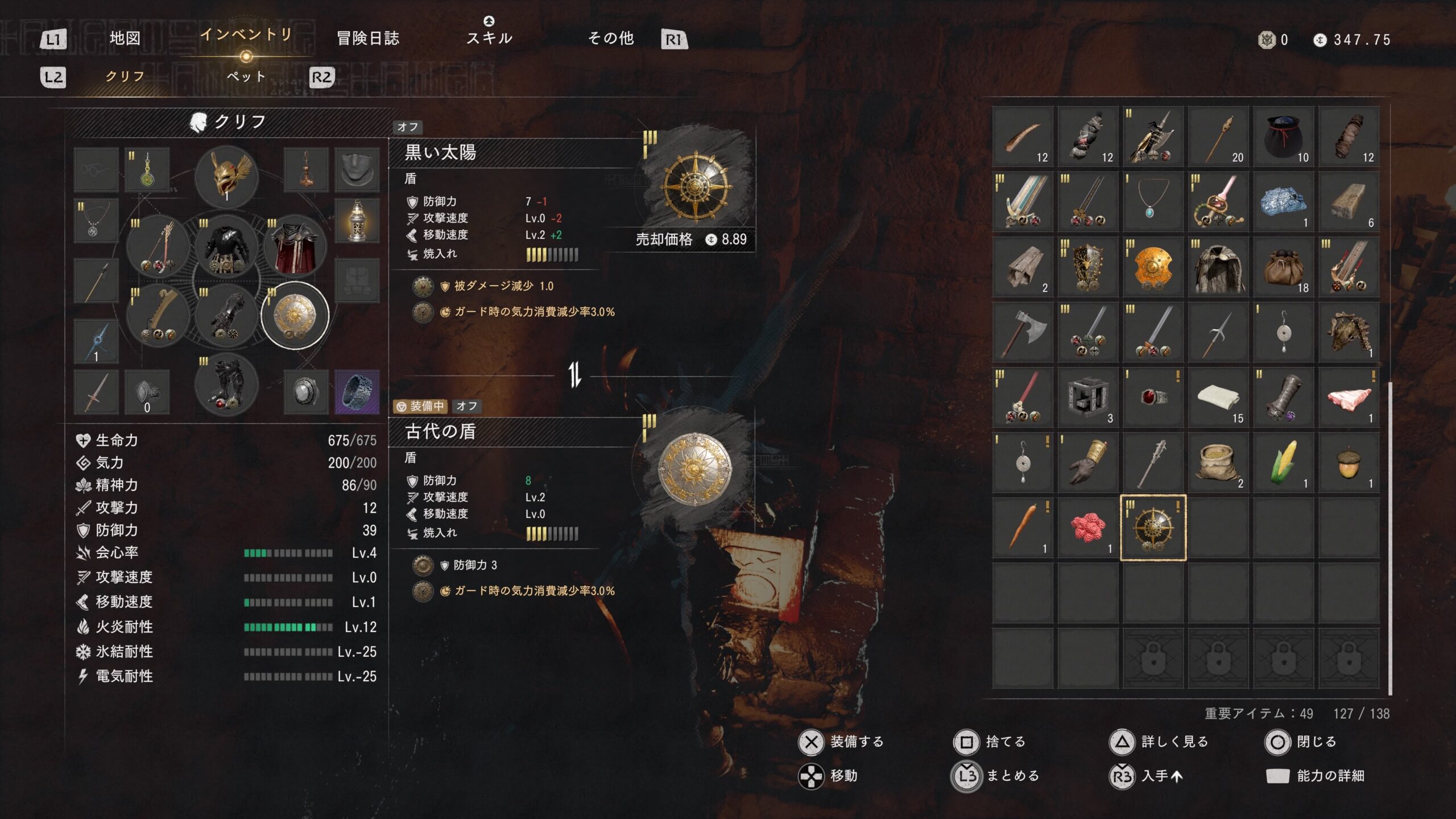The height and width of the screenshot is (819, 1456).
Task: Select the equipped red cloak slot
Action: (x=295, y=247)
